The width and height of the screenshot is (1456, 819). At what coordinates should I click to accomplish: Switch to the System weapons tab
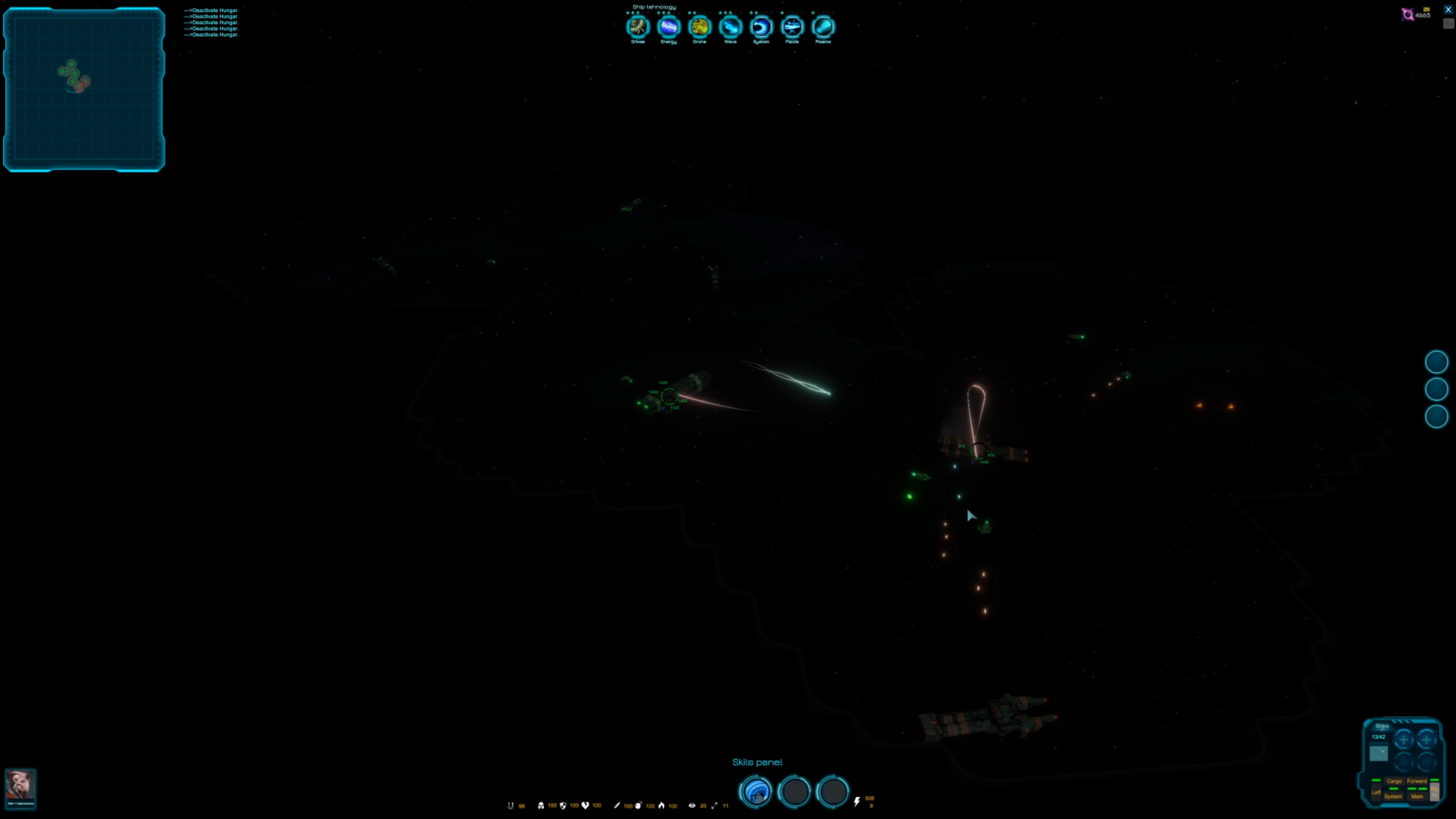1393,796
